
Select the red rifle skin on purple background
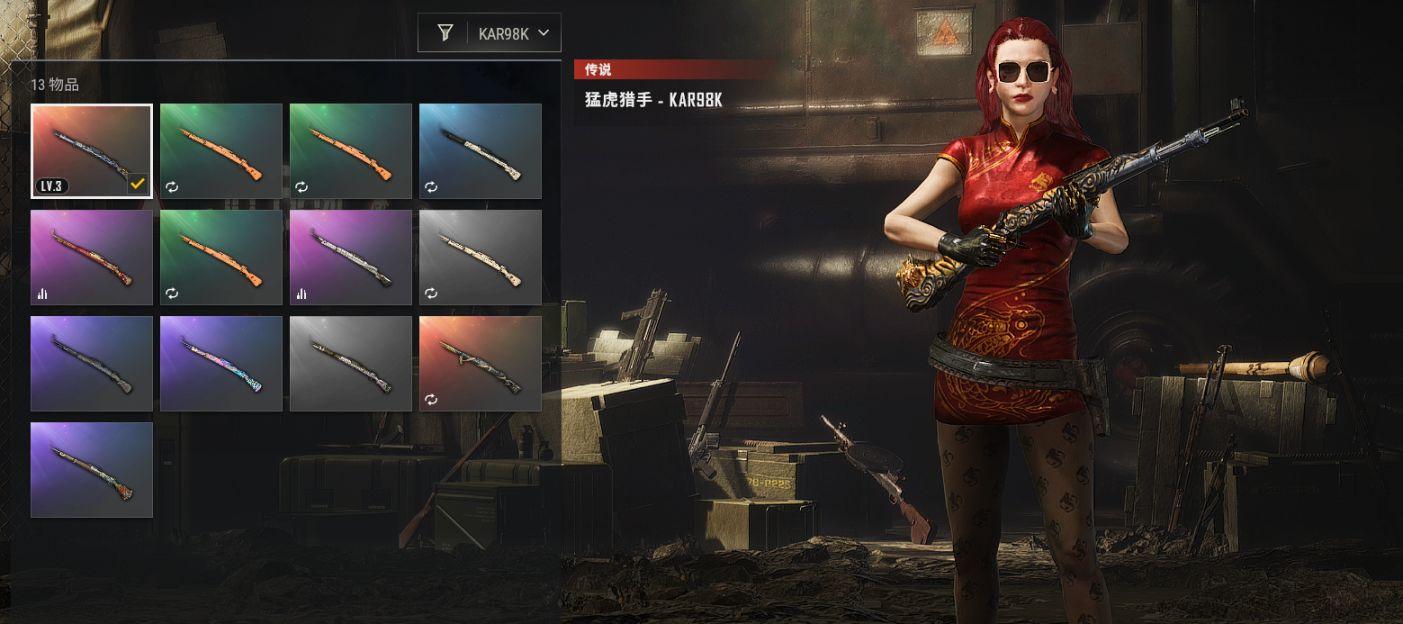pos(91,257)
